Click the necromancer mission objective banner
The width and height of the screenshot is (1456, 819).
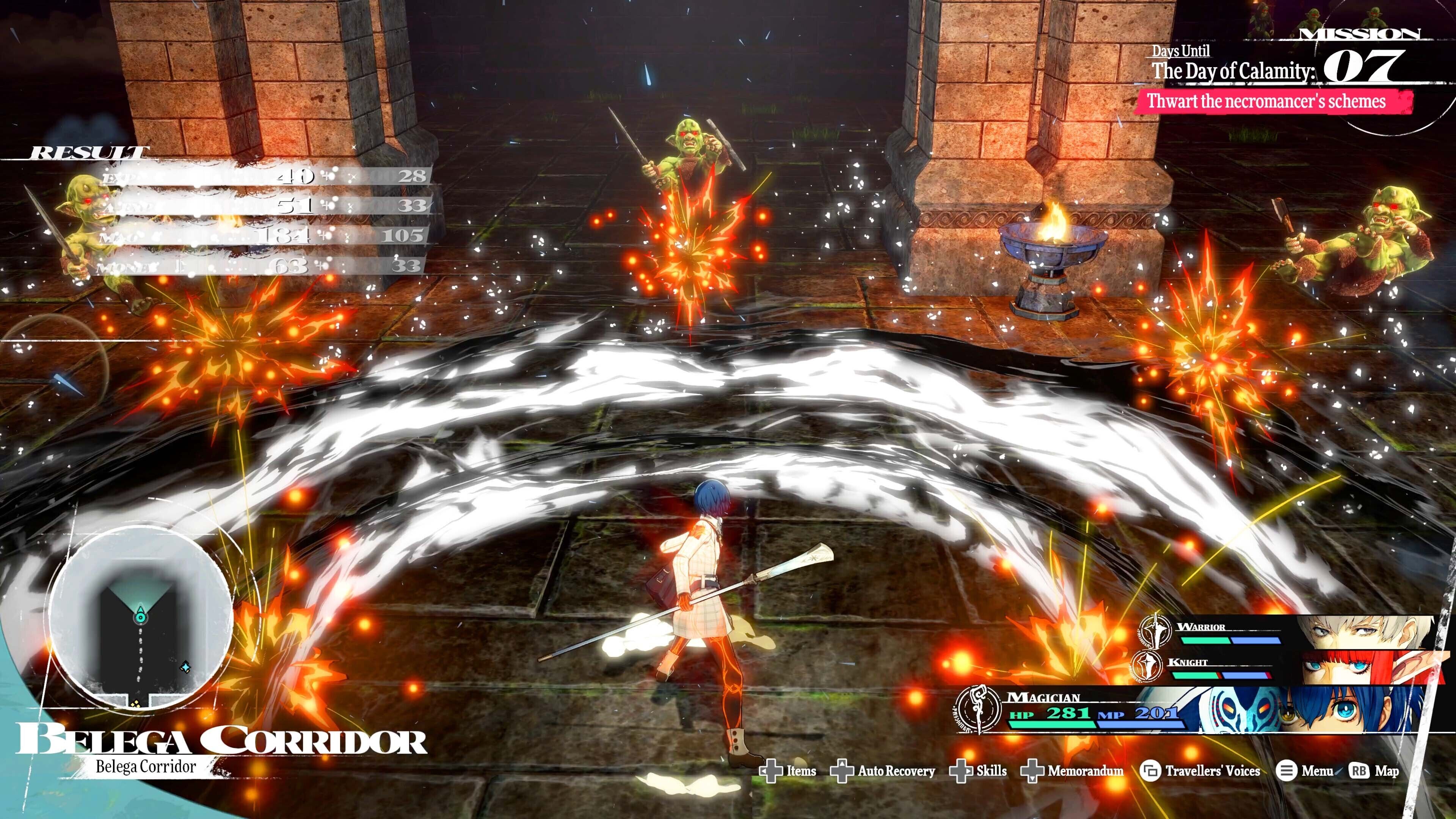tap(1266, 102)
